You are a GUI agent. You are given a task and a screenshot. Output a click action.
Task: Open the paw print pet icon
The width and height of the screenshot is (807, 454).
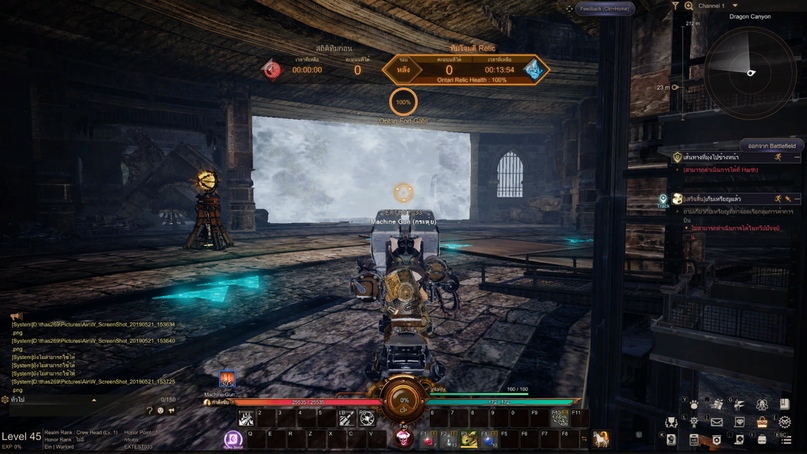tap(694, 404)
